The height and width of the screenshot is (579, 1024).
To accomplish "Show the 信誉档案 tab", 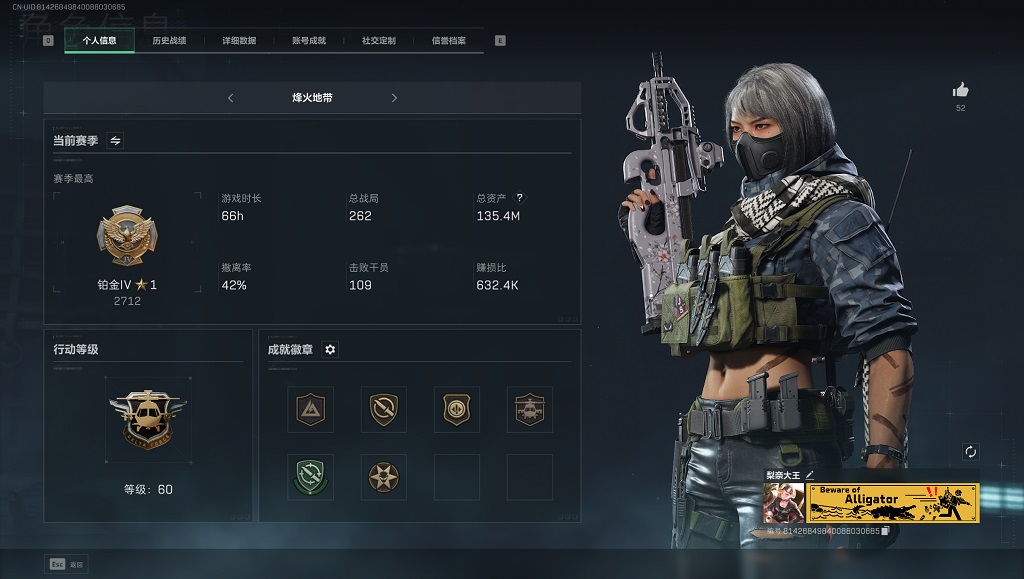I will 449,41.
